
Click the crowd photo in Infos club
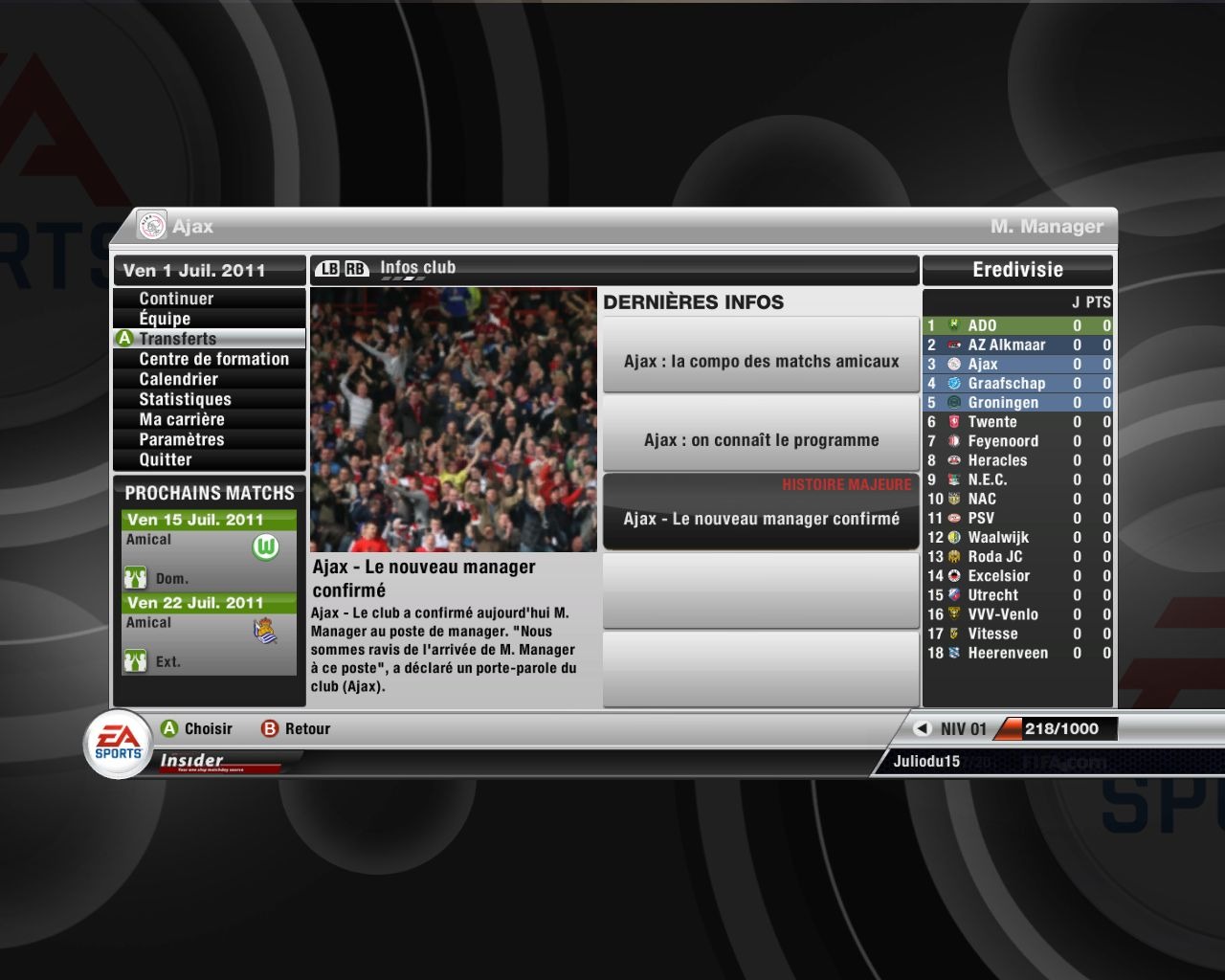455,419
